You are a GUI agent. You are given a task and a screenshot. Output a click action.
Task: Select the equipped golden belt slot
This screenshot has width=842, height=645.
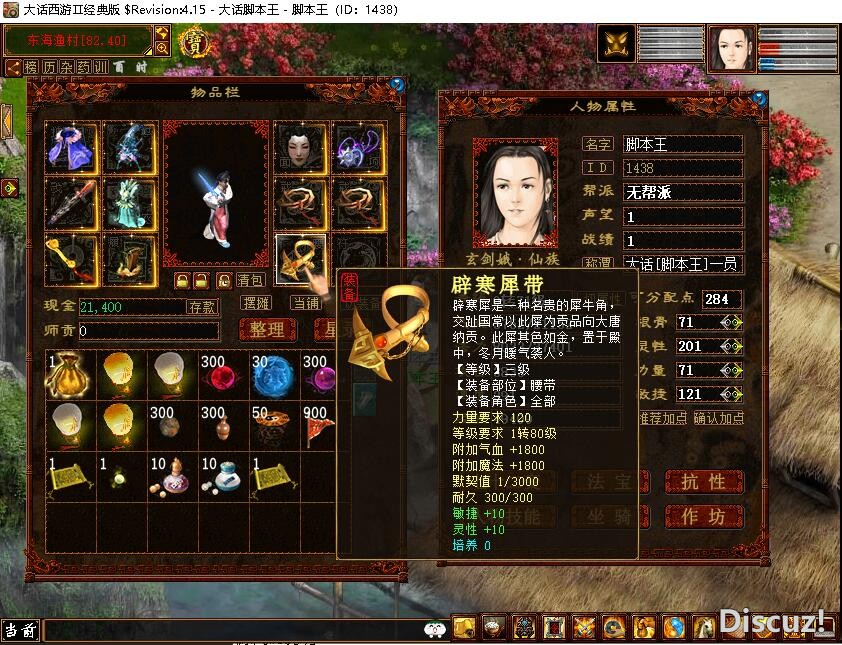coord(300,259)
